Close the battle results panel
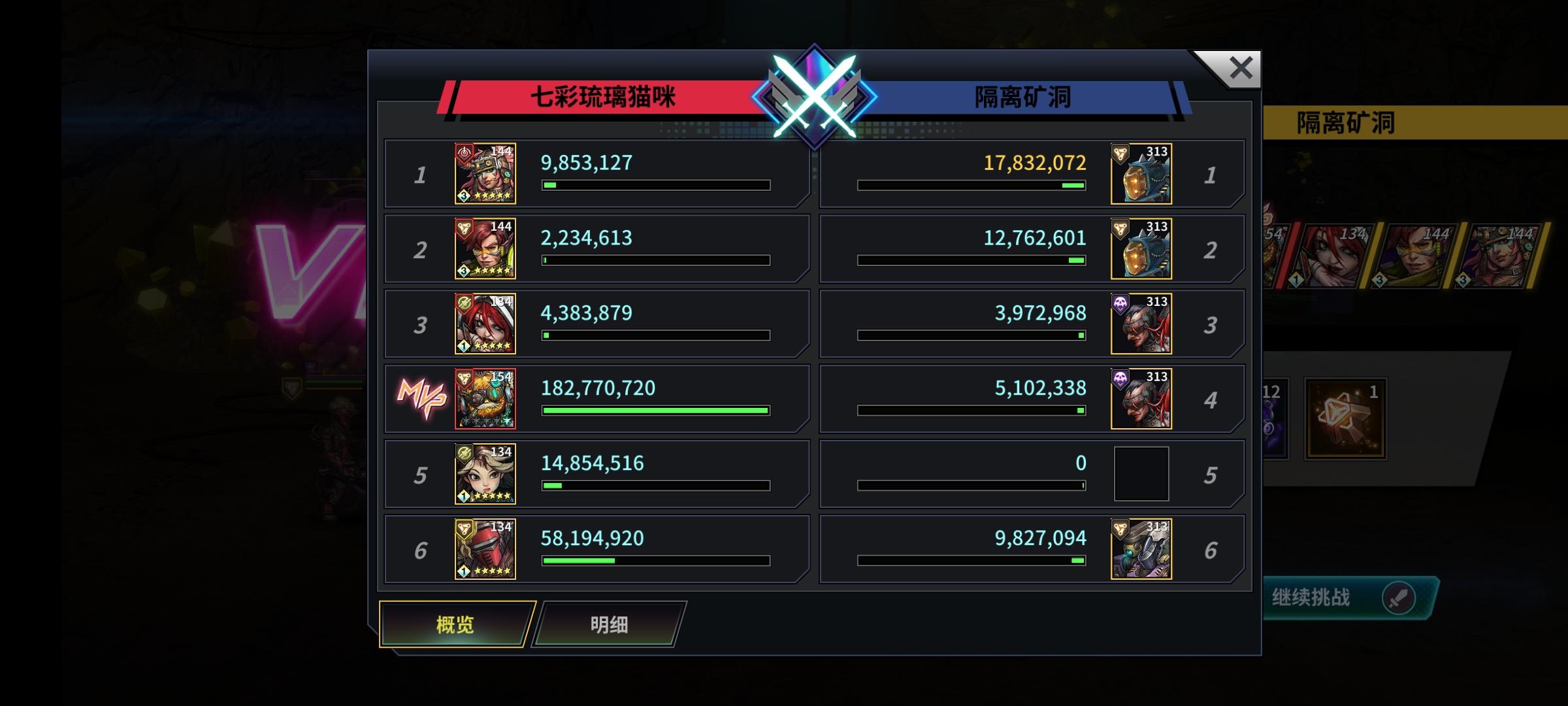This screenshot has width=1568, height=706. pos(1240,67)
